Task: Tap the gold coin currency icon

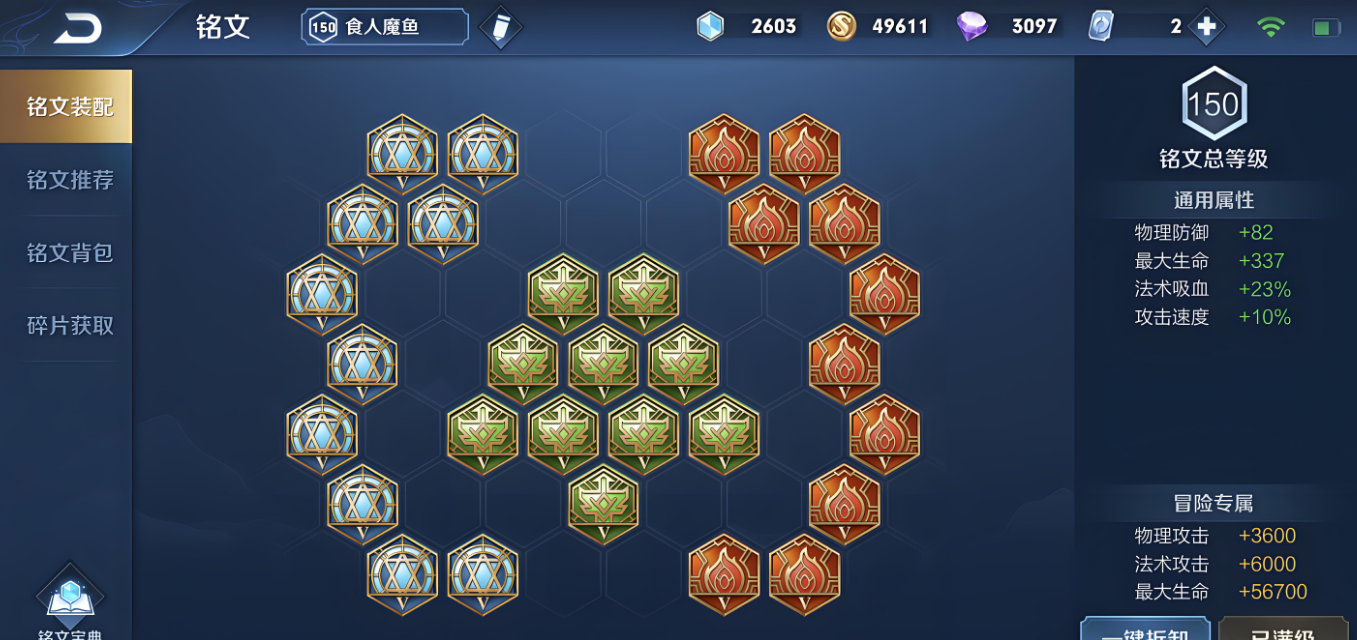Action: [x=841, y=27]
